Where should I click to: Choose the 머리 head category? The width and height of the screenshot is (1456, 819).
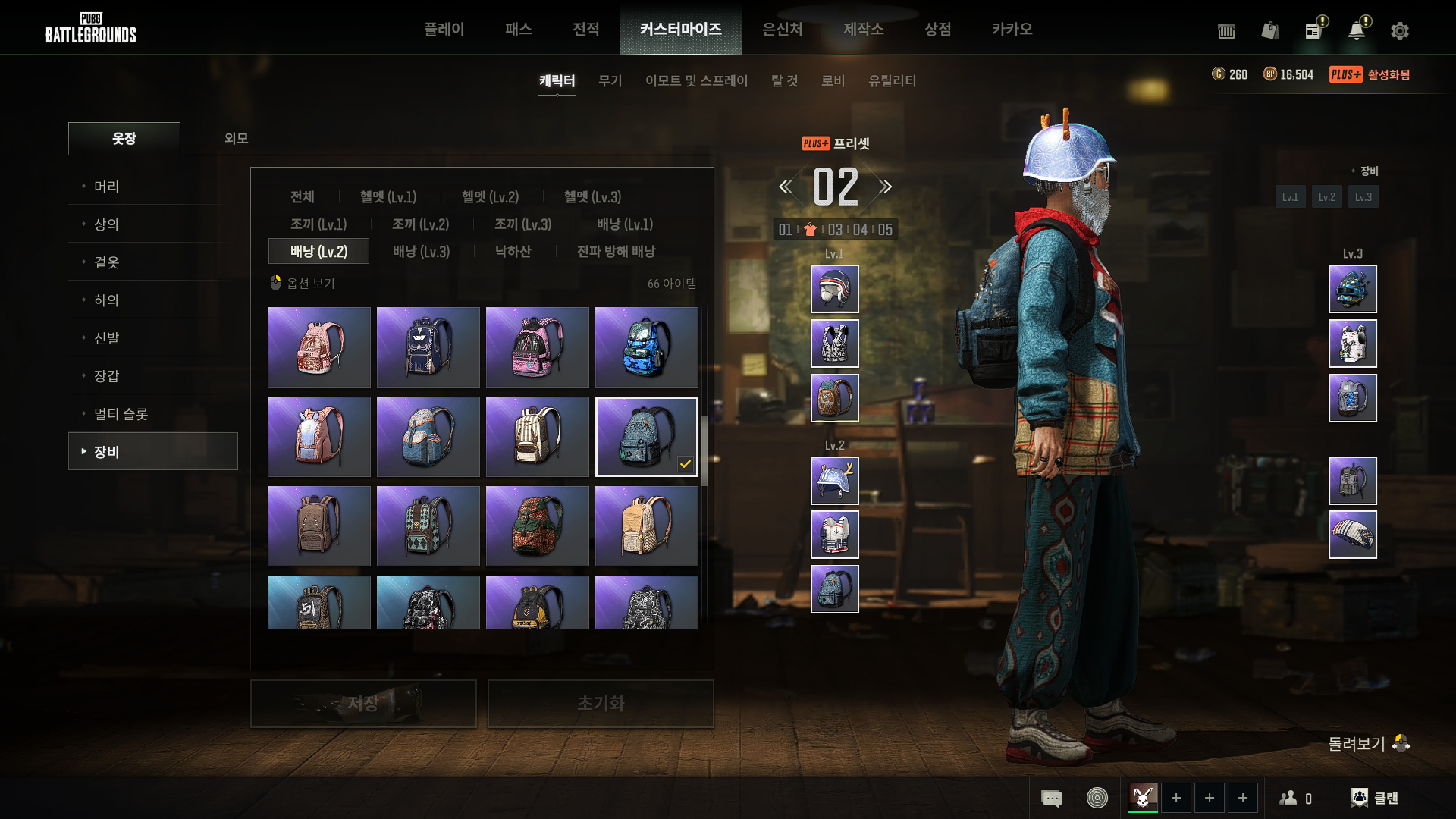[106, 187]
